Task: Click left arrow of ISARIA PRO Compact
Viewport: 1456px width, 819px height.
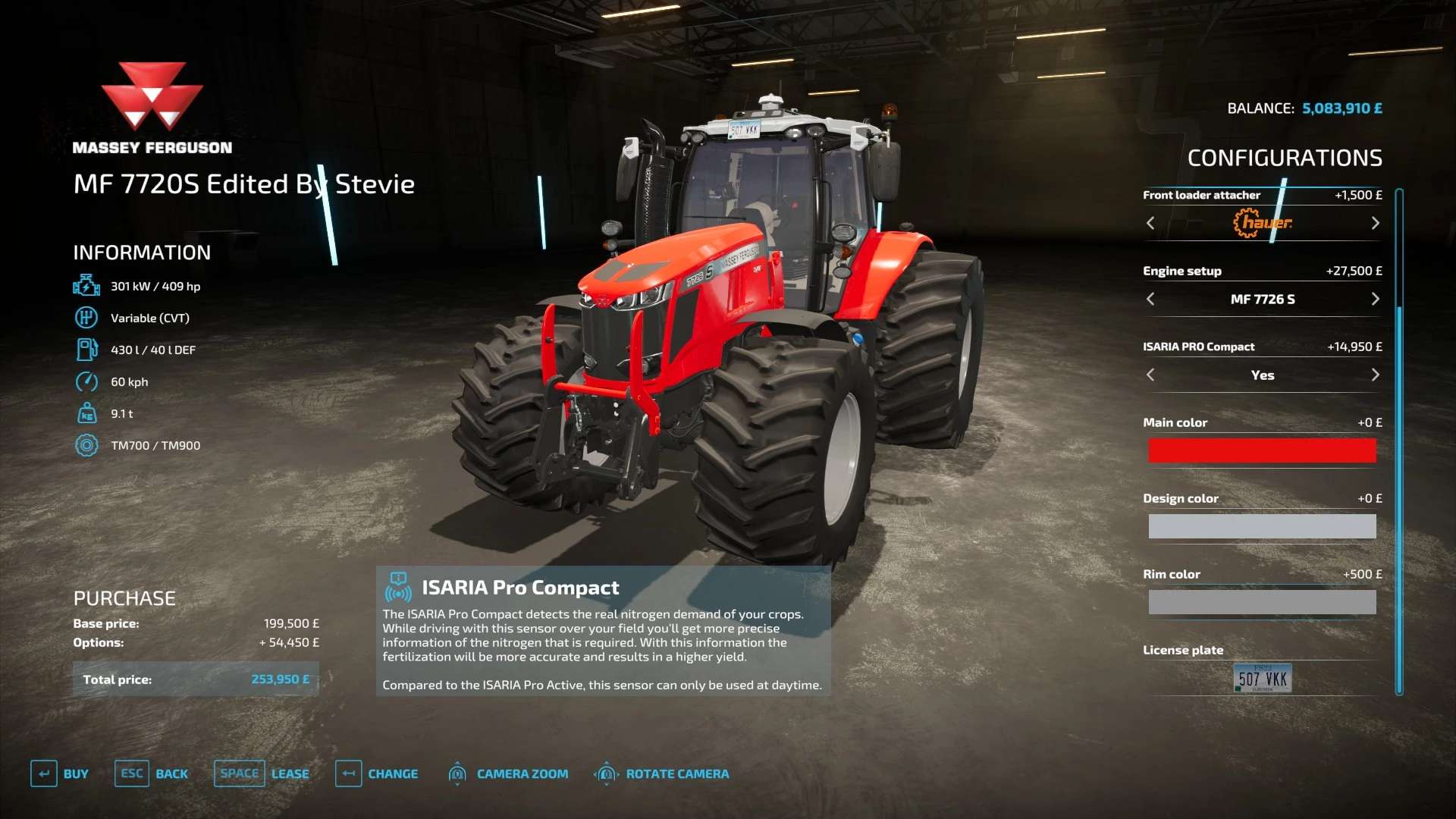Action: click(1150, 375)
